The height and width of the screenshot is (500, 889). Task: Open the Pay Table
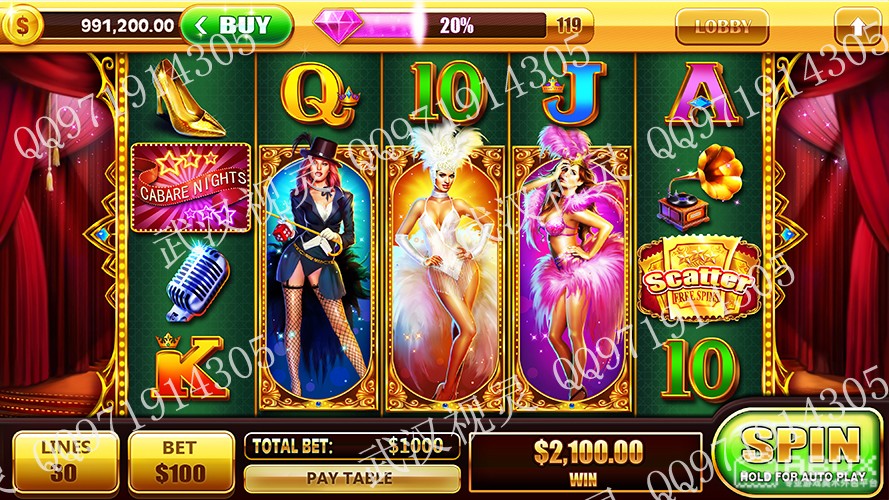tap(351, 478)
